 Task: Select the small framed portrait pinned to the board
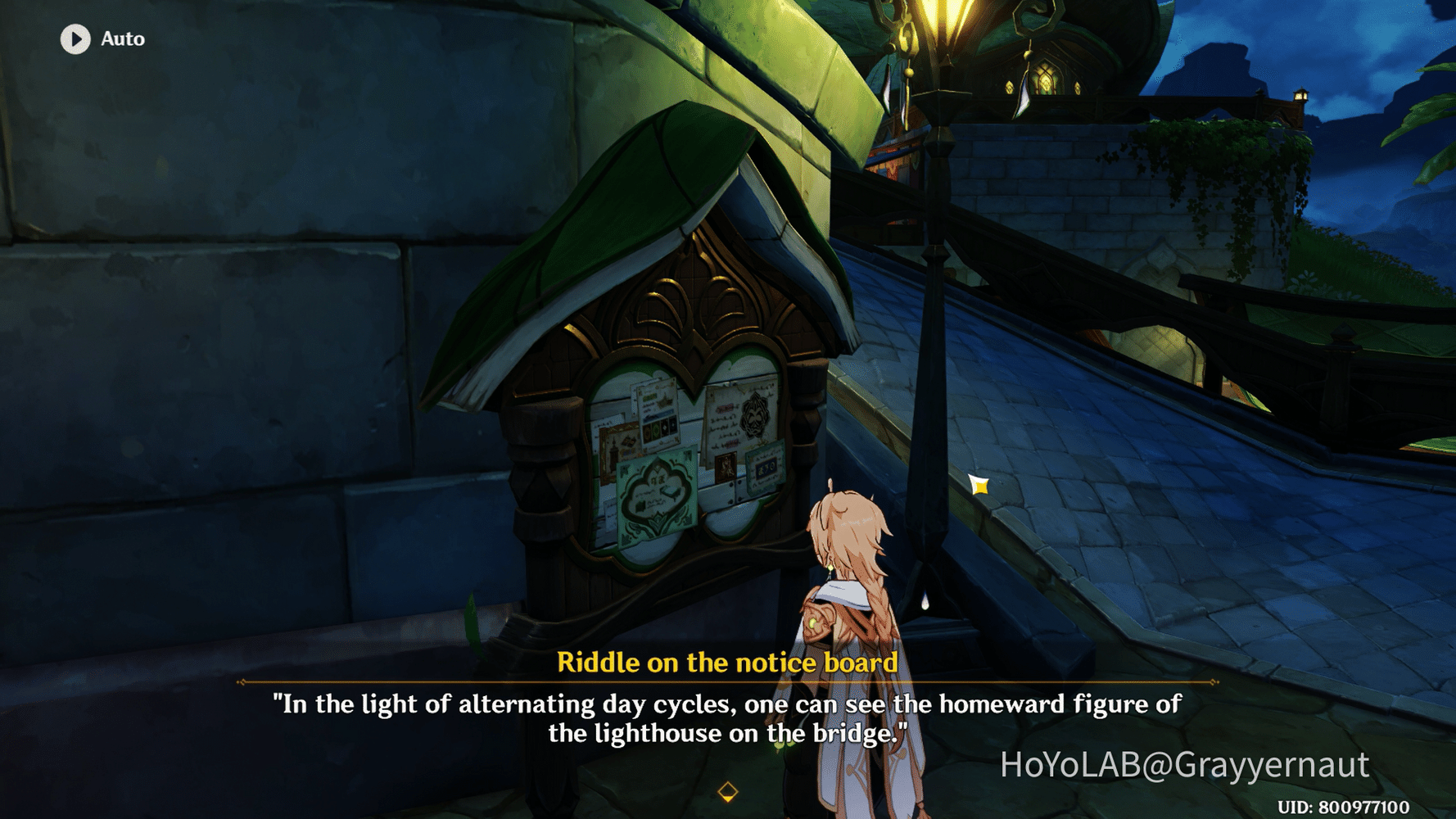click(726, 467)
